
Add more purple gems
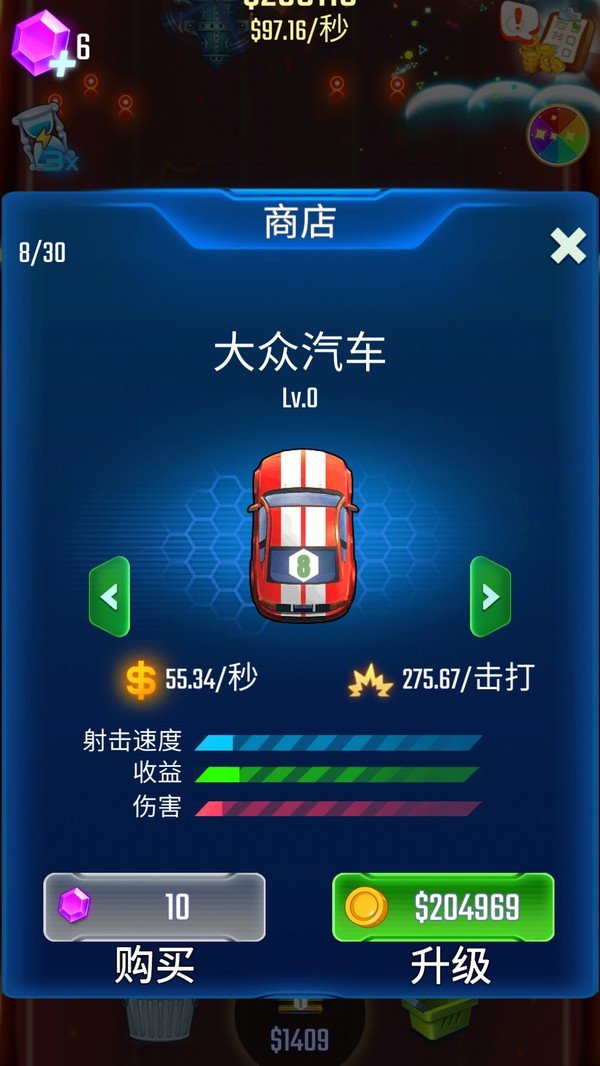[42, 46]
